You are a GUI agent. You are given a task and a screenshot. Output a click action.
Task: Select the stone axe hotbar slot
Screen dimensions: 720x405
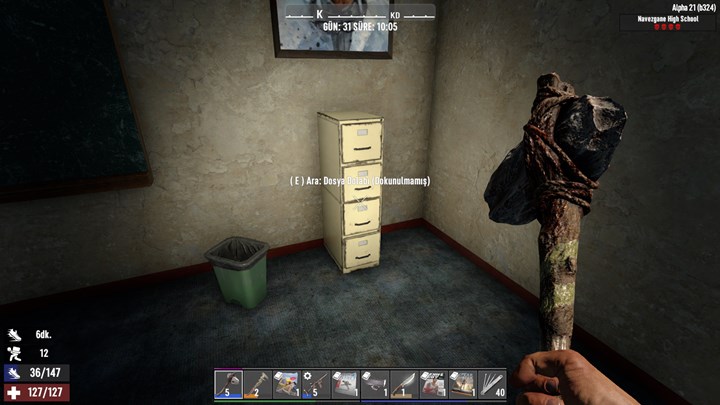228,384
